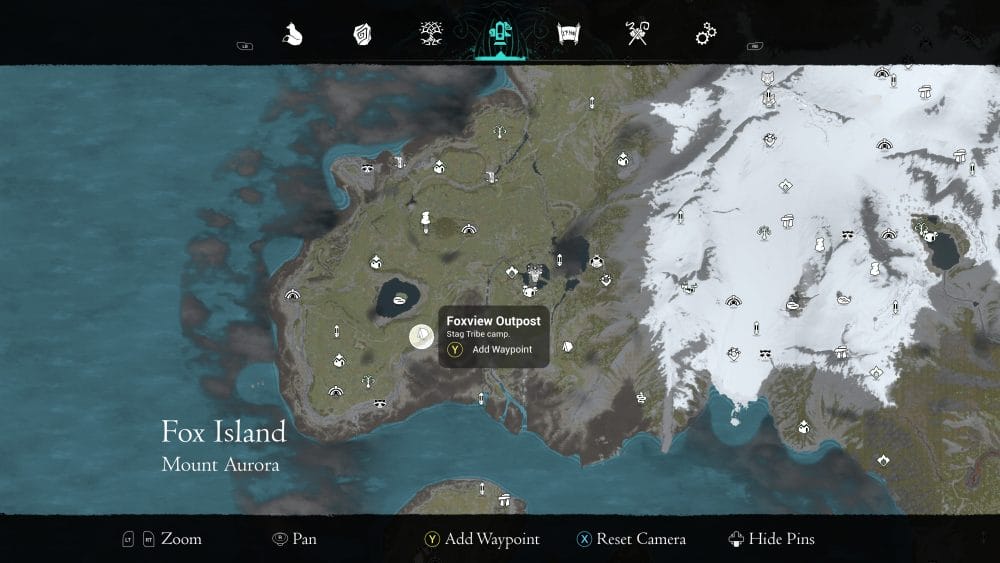The image size is (1000, 563).
Task: Select the highlighted map tab
Action: pyautogui.click(x=499, y=35)
